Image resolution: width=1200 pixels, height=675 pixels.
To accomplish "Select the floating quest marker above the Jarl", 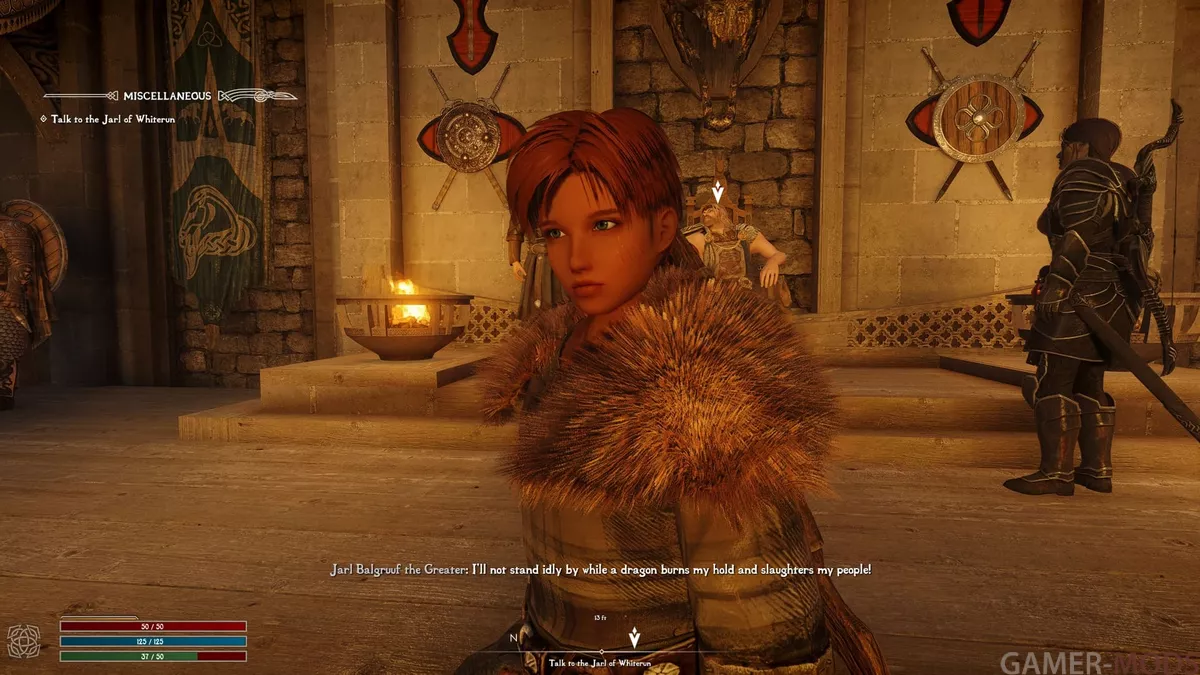I will tap(716, 192).
